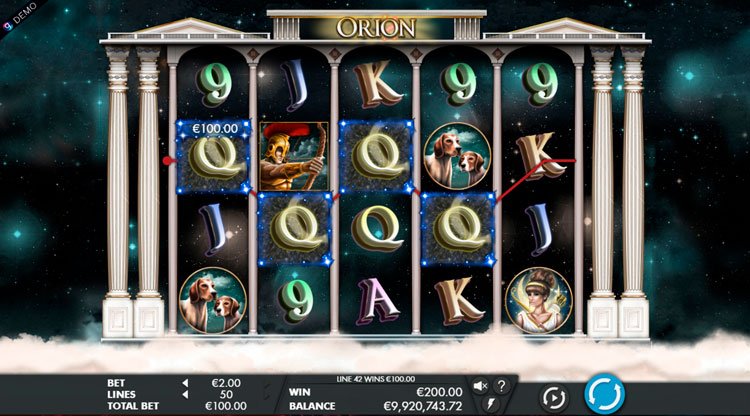Spin the reels with the blue button
The image size is (750, 416).
[604, 394]
